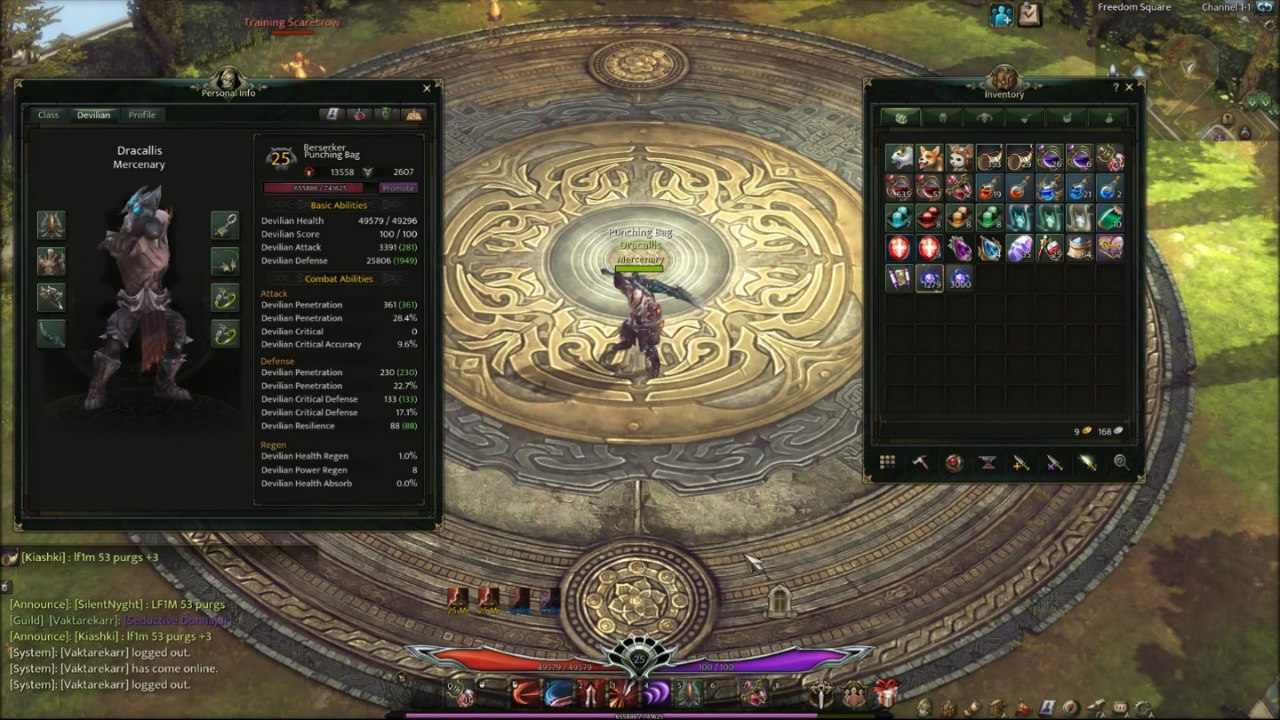Click the magnifying glass inventory search
Screen dimensions: 1280x720
click(1121, 462)
